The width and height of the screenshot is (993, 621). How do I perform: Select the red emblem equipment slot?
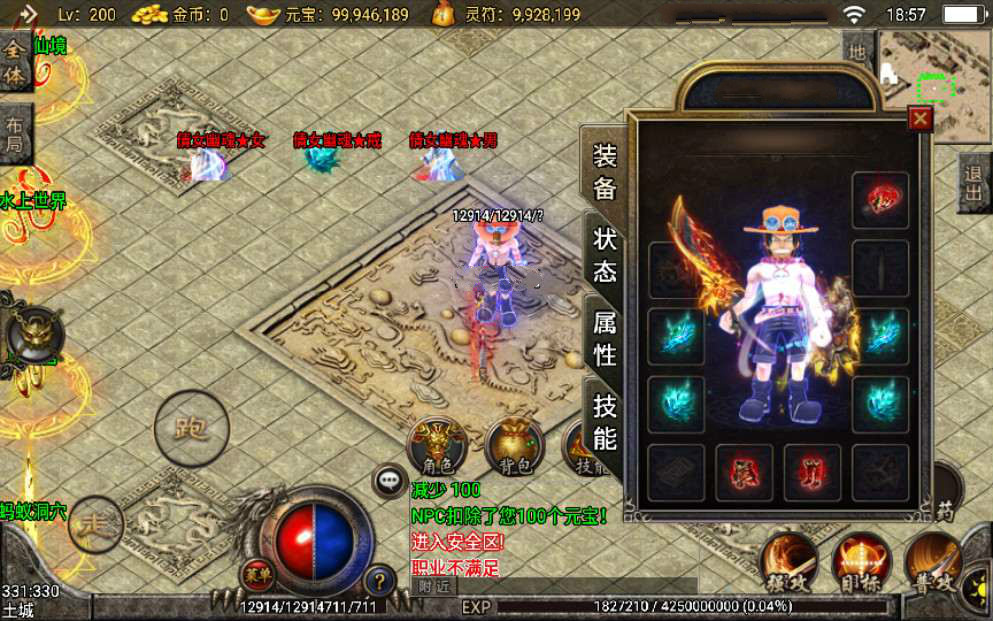coord(880,200)
